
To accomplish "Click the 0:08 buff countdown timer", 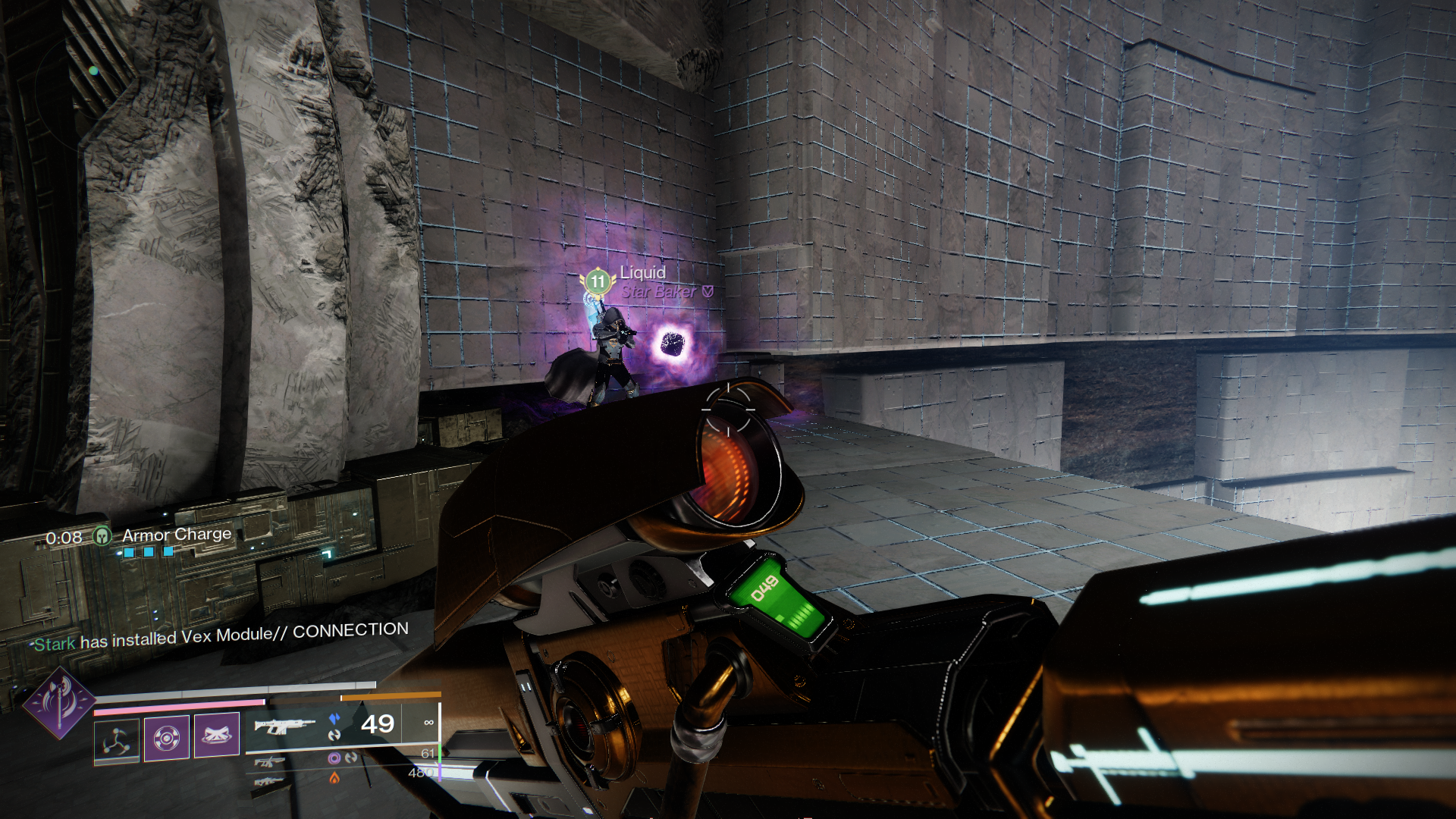I will pyautogui.click(x=64, y=536).
